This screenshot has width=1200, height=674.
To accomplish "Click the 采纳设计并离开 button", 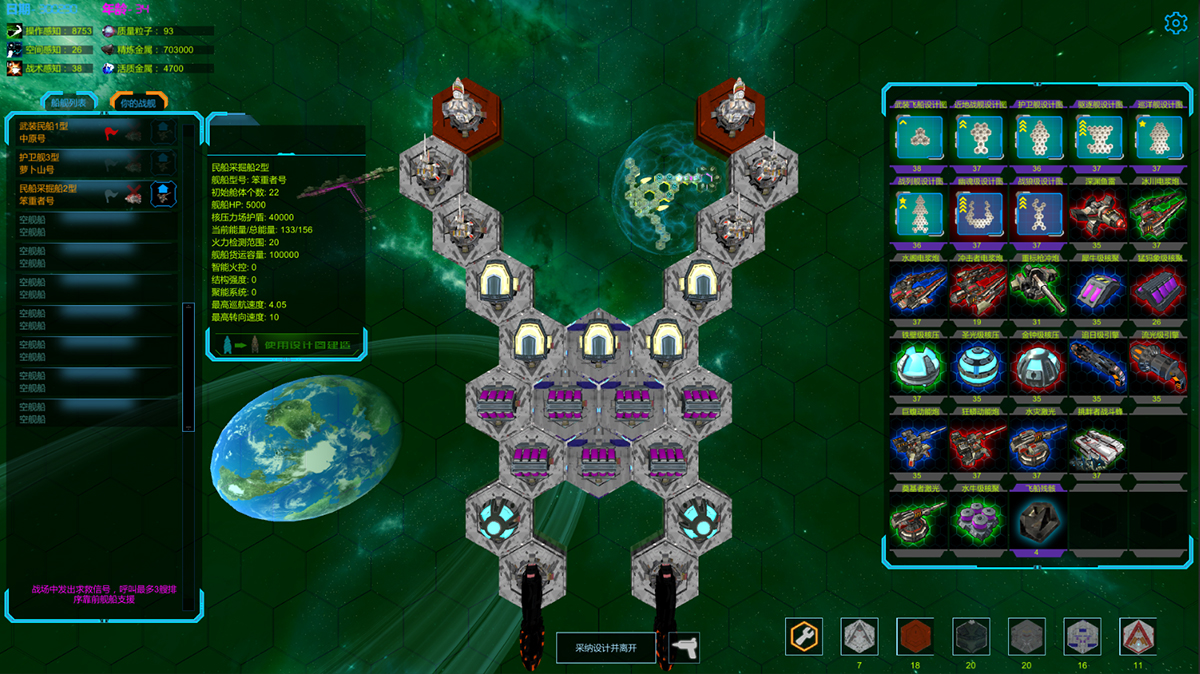I will (x=606, y=648).
